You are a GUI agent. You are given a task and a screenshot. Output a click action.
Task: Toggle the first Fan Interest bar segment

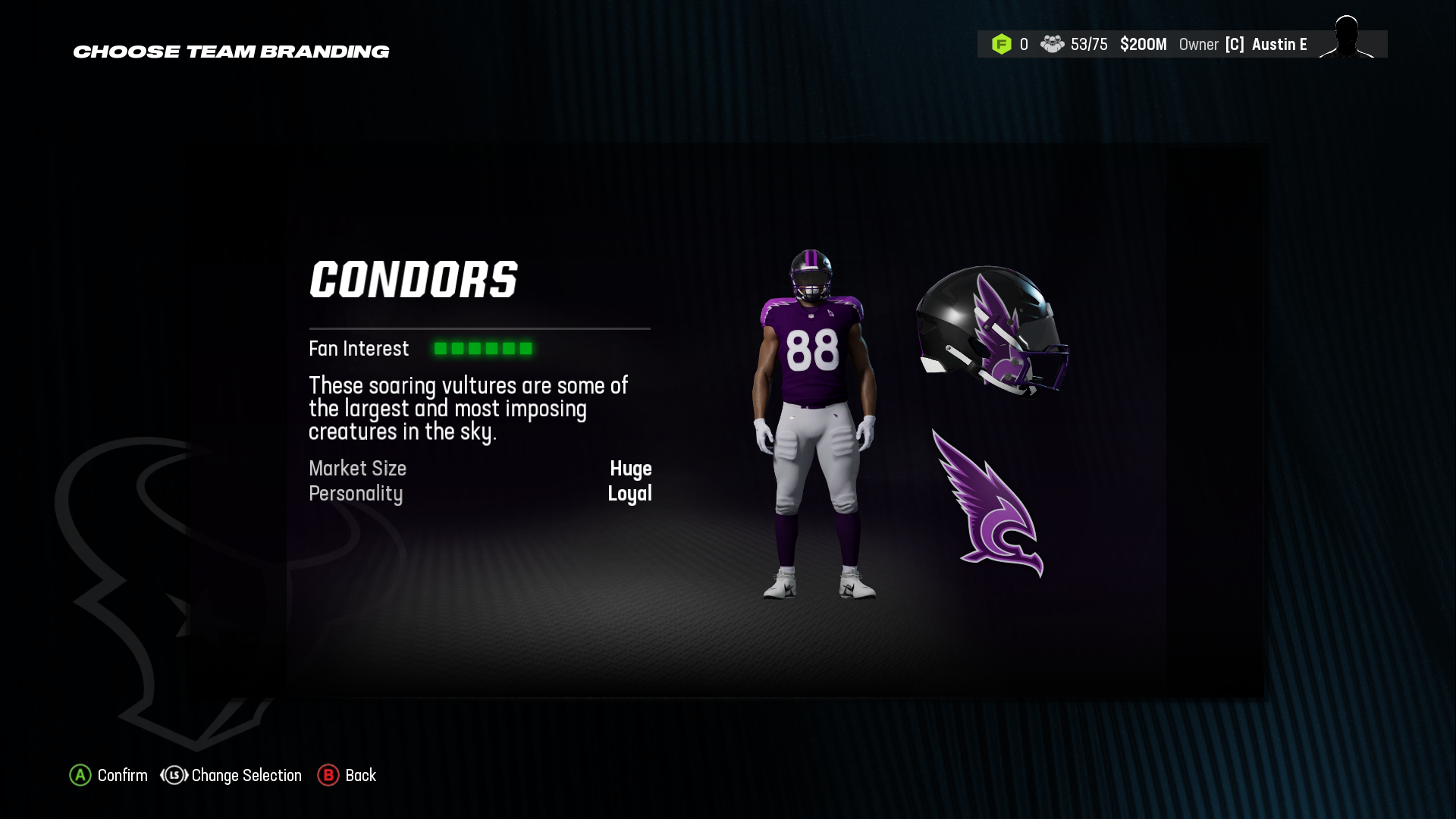click(441, 349)
